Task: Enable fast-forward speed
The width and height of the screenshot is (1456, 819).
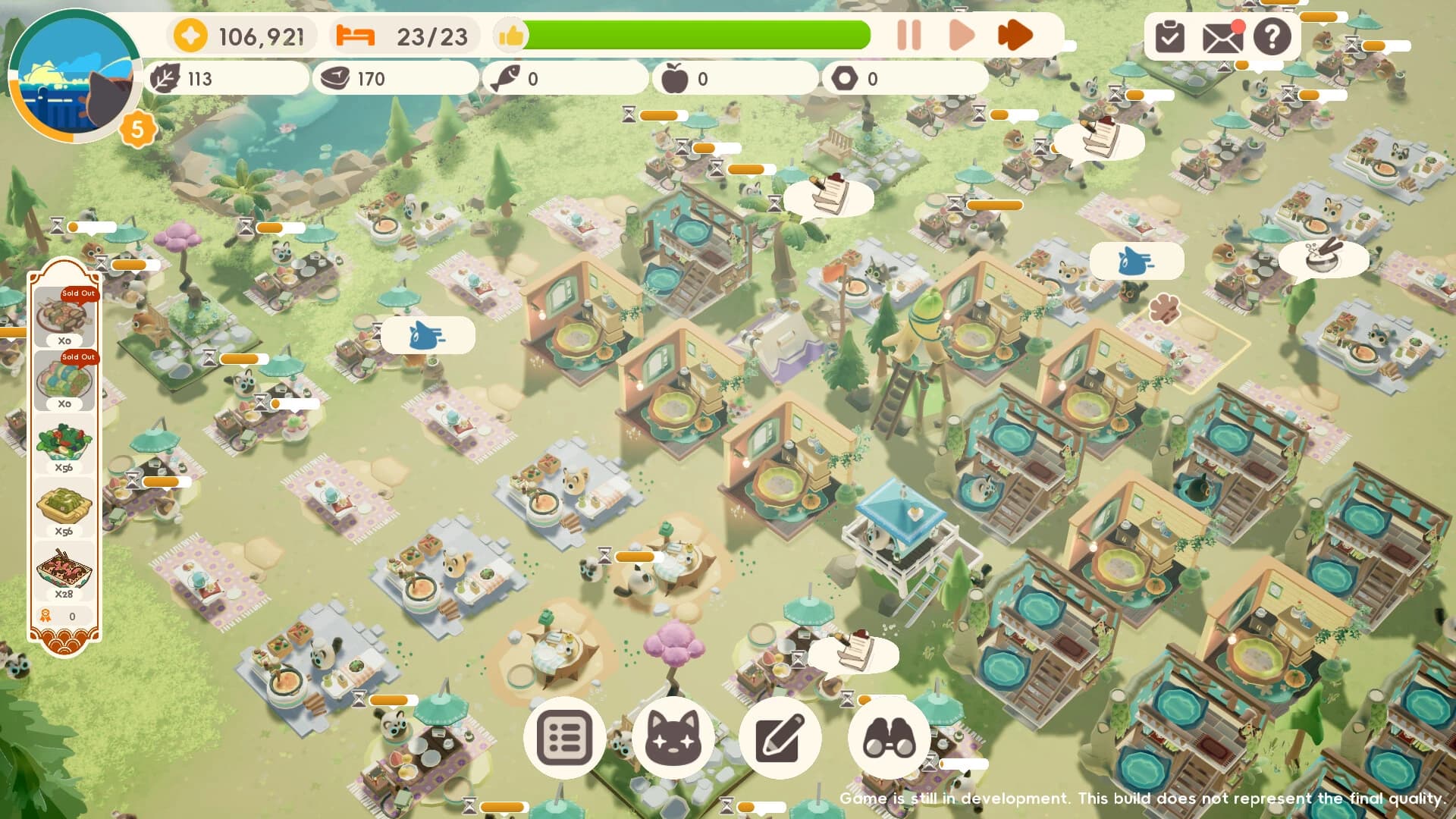Action: point(1015,33)
